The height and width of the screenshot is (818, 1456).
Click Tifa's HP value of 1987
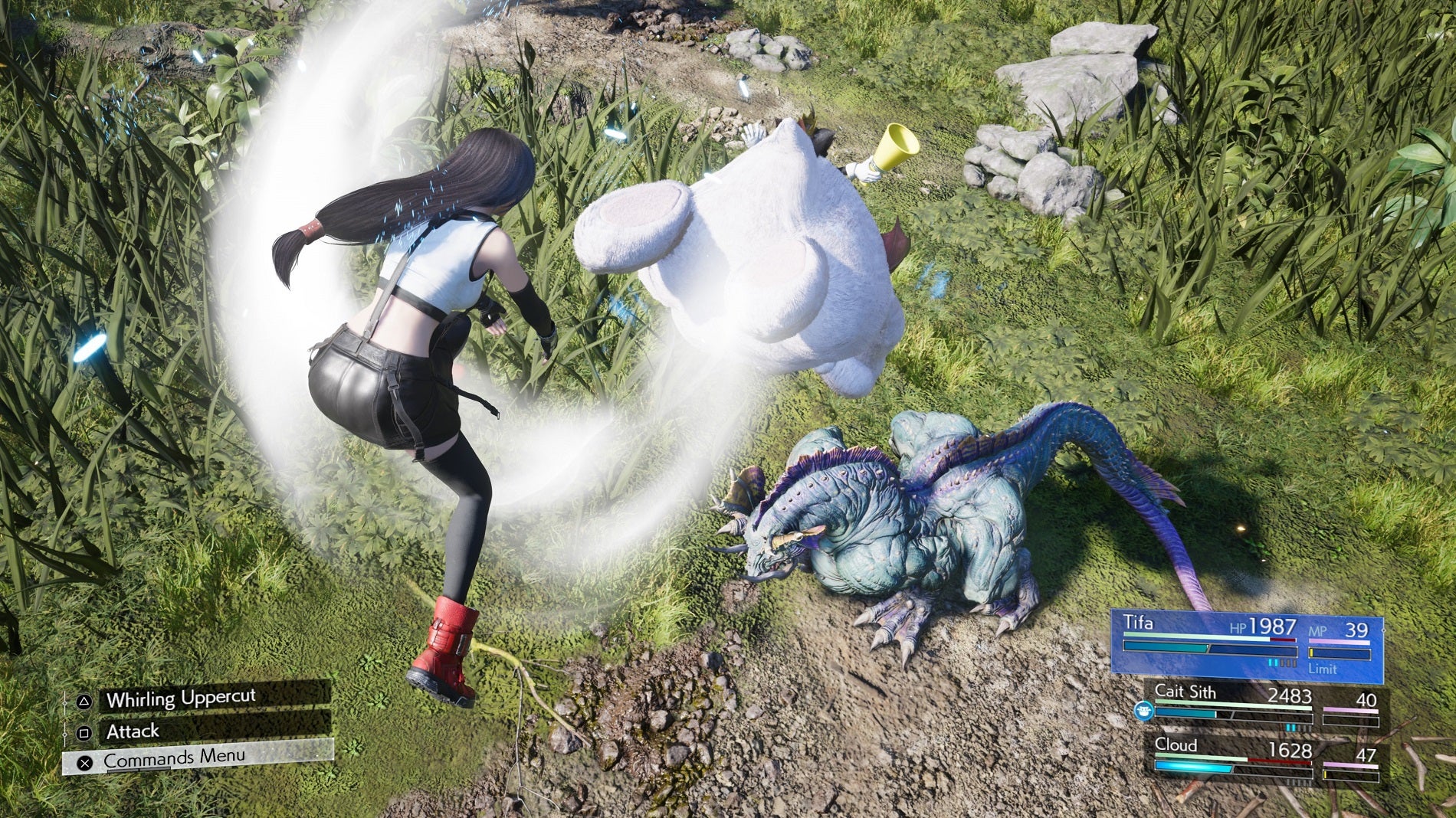[x=1273, y=625]
